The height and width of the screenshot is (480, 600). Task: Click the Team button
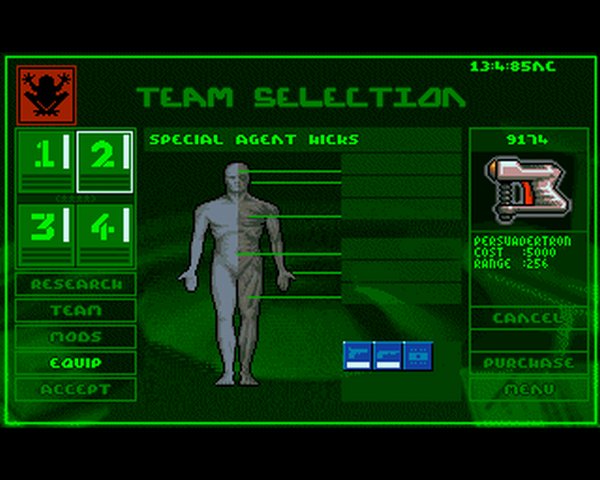[x=76, y=310]
